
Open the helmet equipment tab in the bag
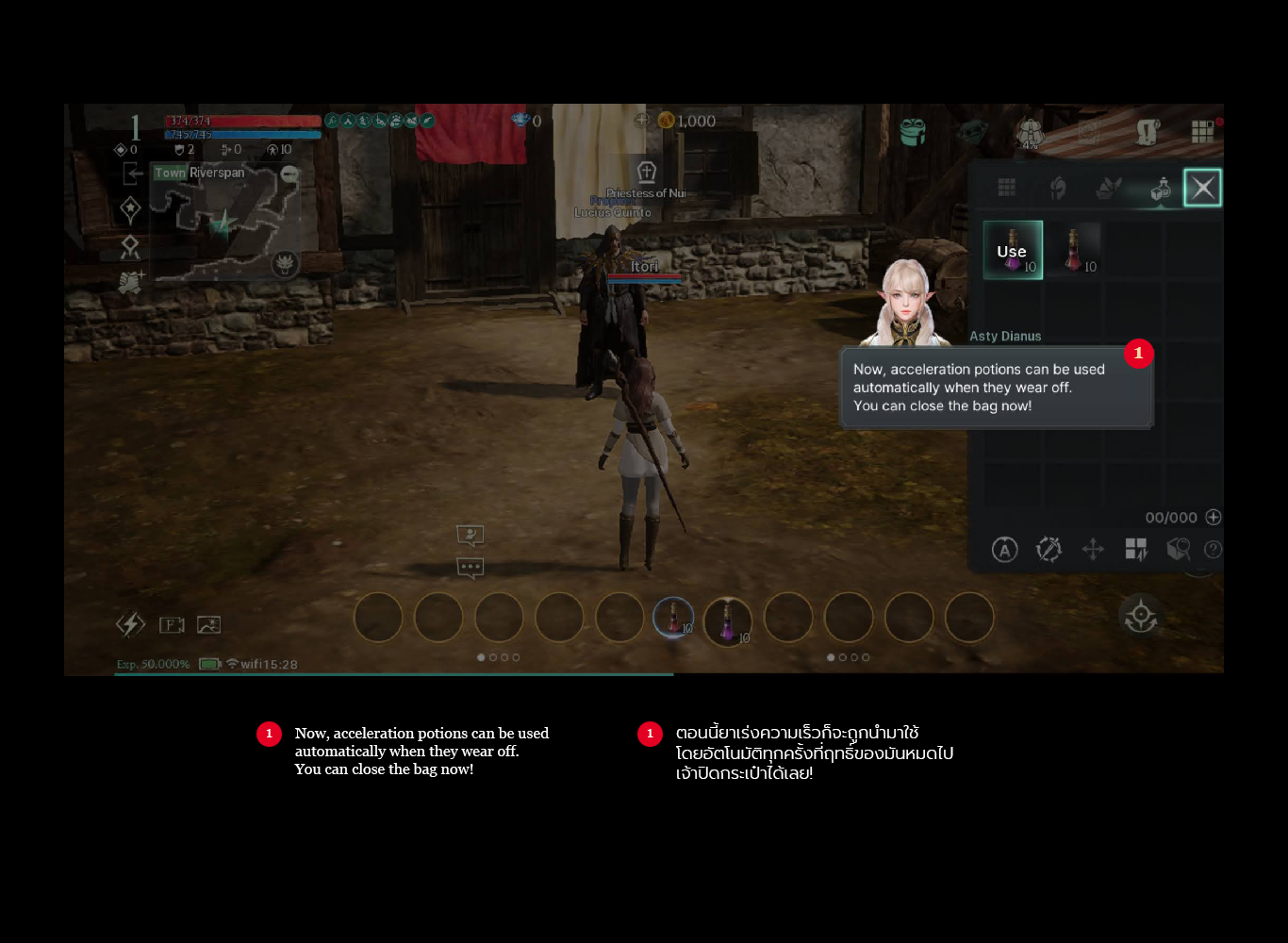pyautogui.click(x=1058, y=188)
